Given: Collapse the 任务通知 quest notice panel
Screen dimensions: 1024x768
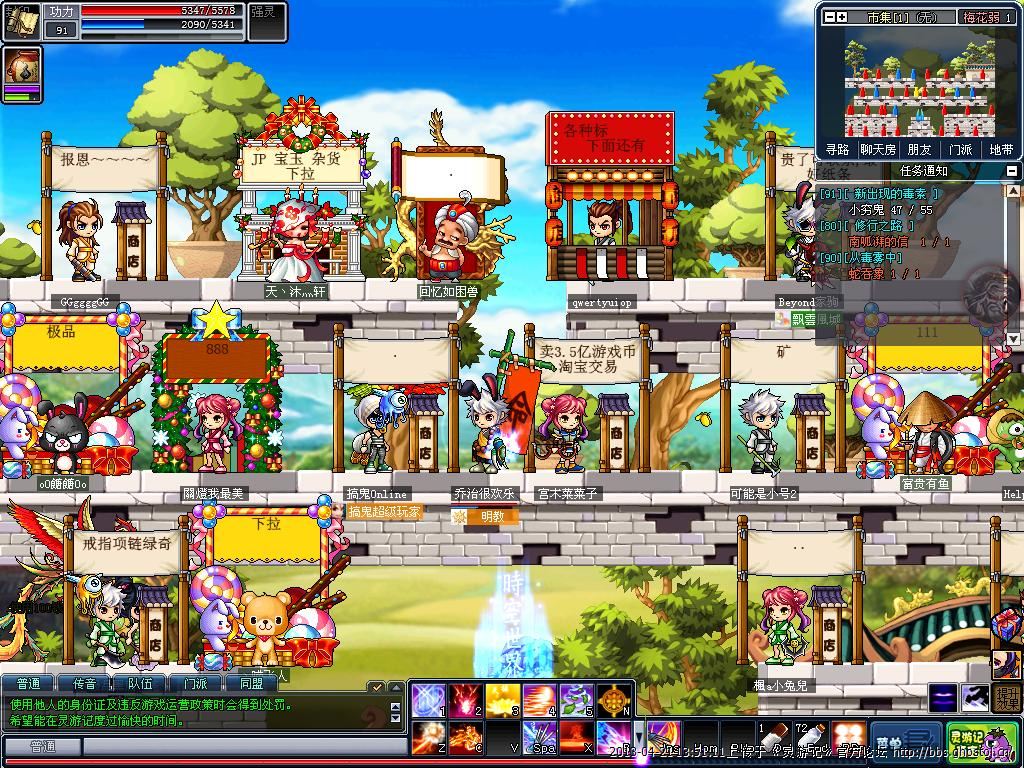Looking at the screenshot, I should [1012, 171].
